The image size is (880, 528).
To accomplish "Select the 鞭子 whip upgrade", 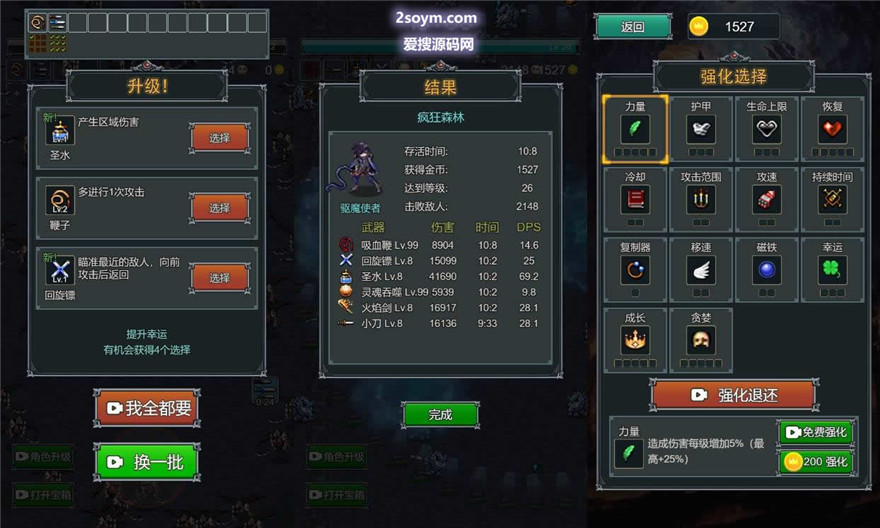I will [x=219, y=208].
